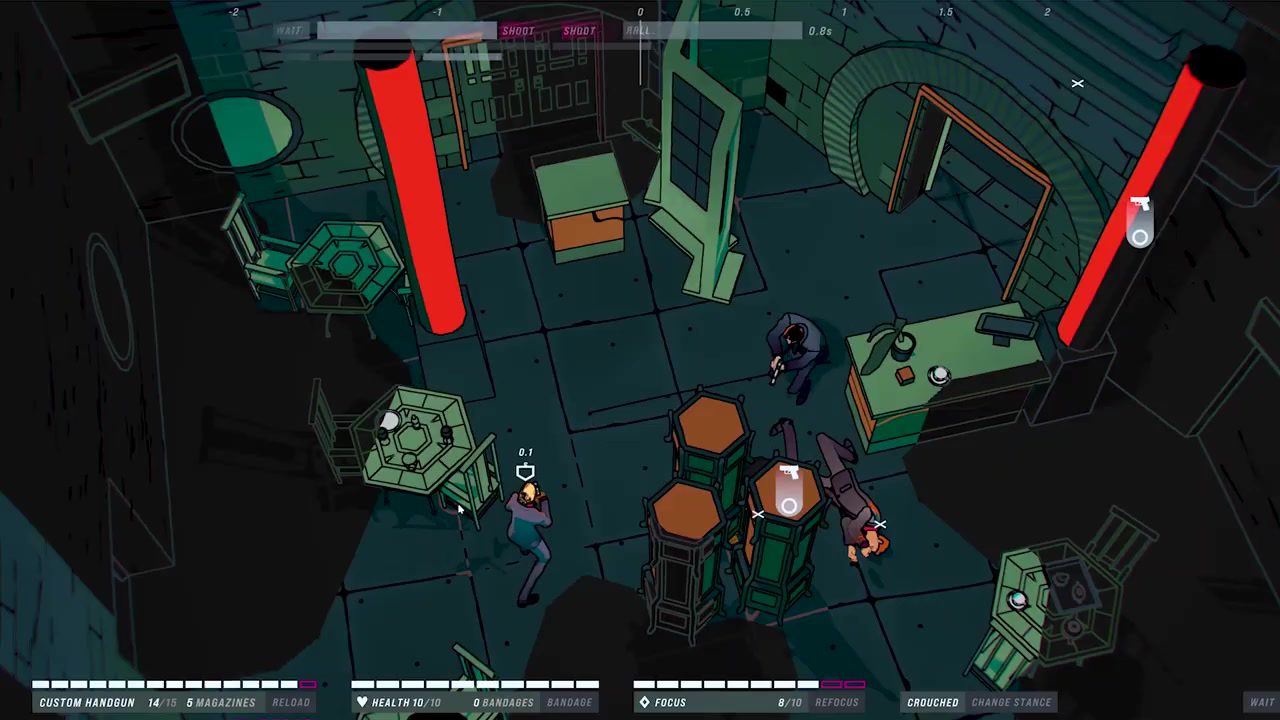Click the X crosshair near the top-right archway
This screenshot has width=1280, height=720.
coord(1077,84)
